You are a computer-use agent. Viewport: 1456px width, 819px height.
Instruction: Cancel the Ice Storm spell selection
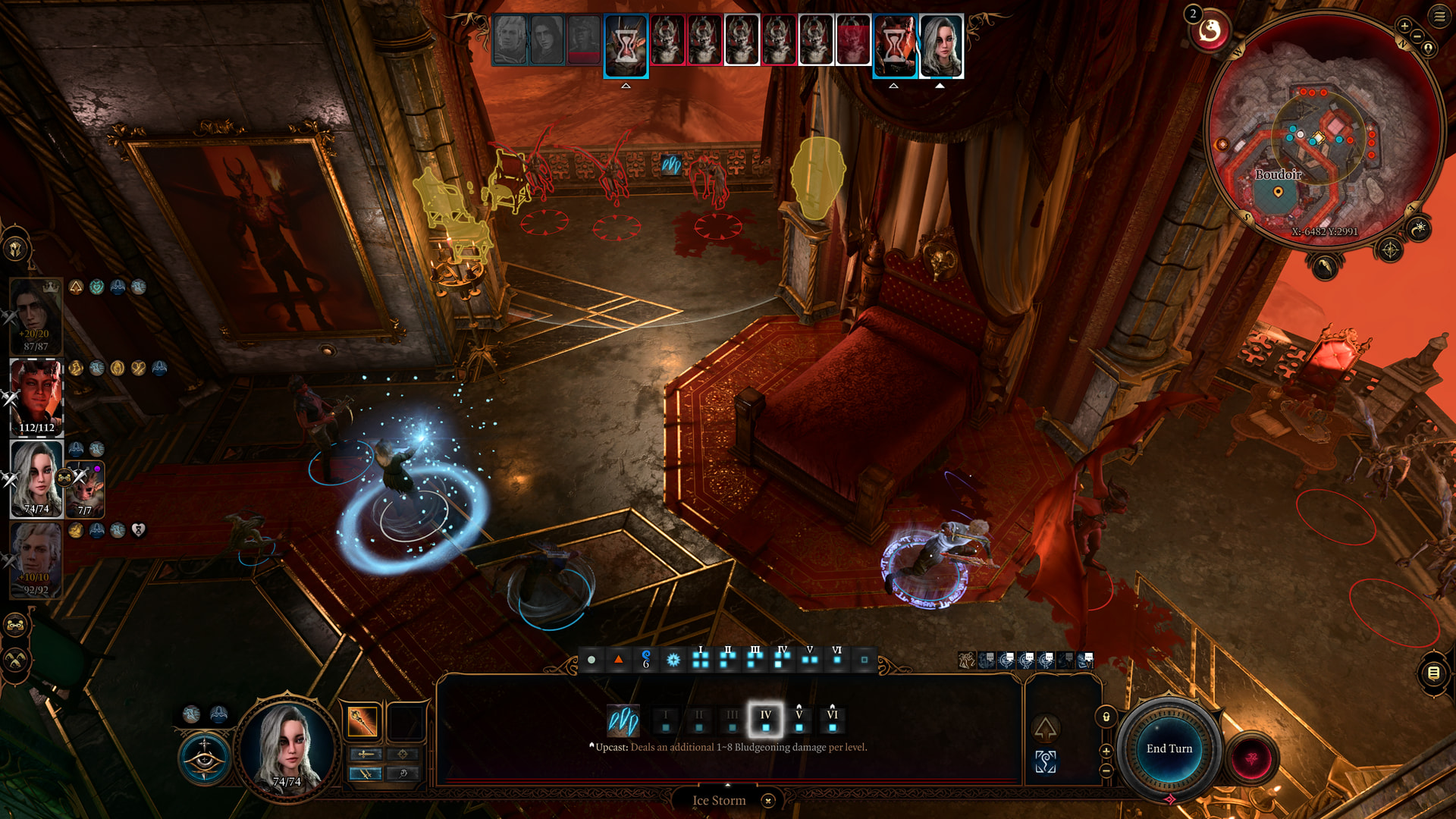[768, 801]
